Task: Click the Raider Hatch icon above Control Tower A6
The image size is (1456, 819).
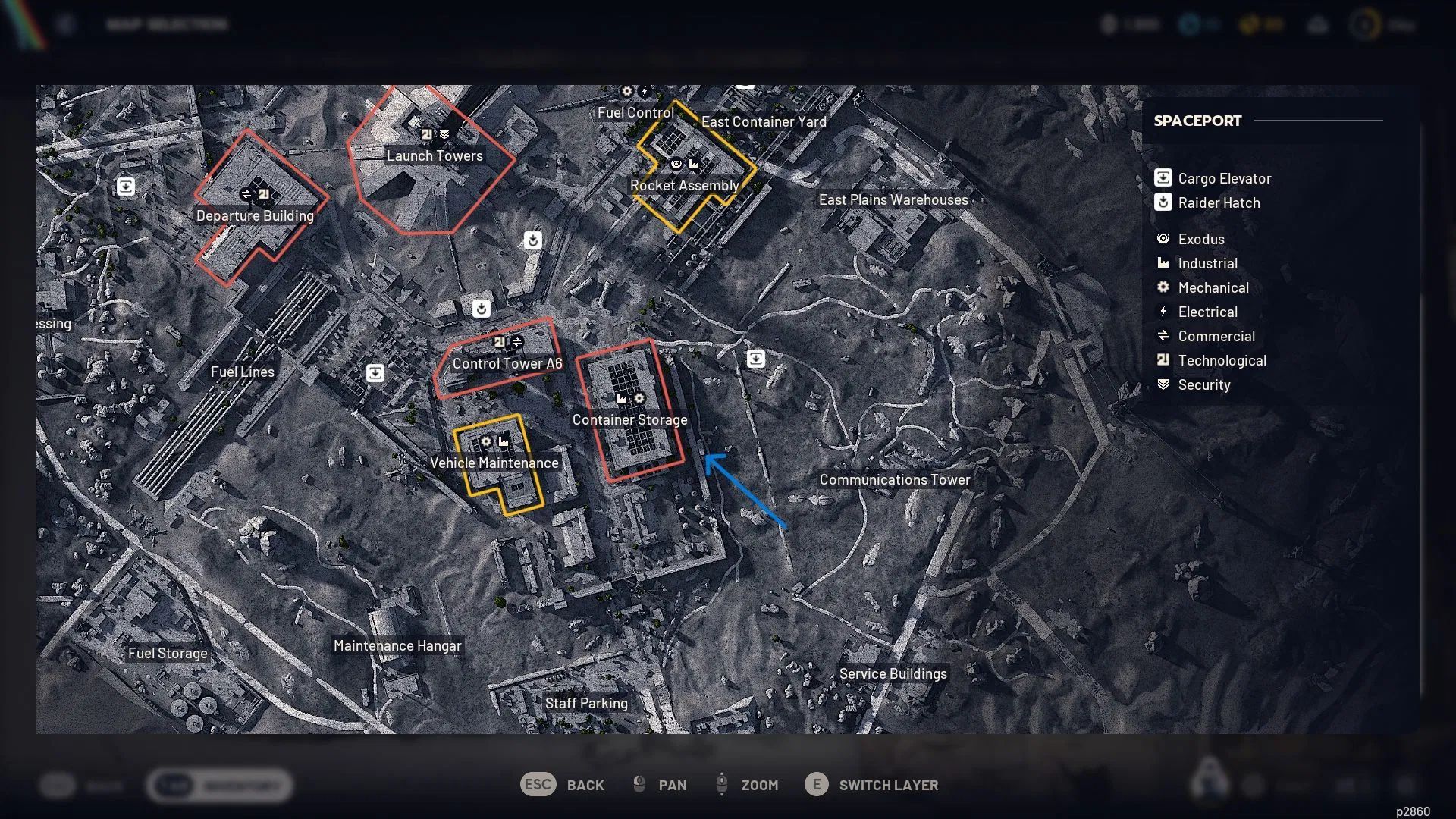Action: pos(480,309)
